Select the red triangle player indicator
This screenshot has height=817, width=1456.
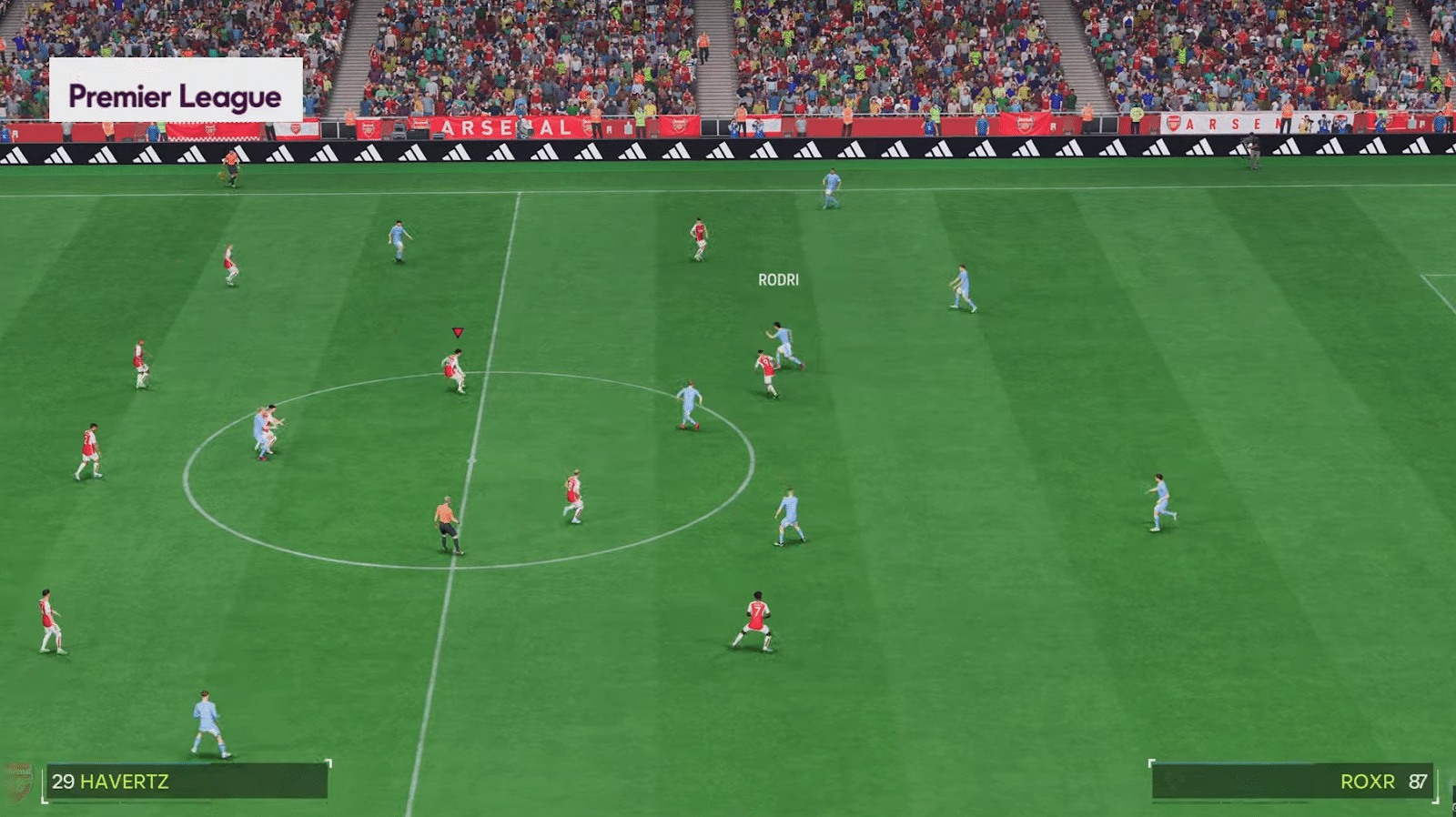[x=456, y=332]
